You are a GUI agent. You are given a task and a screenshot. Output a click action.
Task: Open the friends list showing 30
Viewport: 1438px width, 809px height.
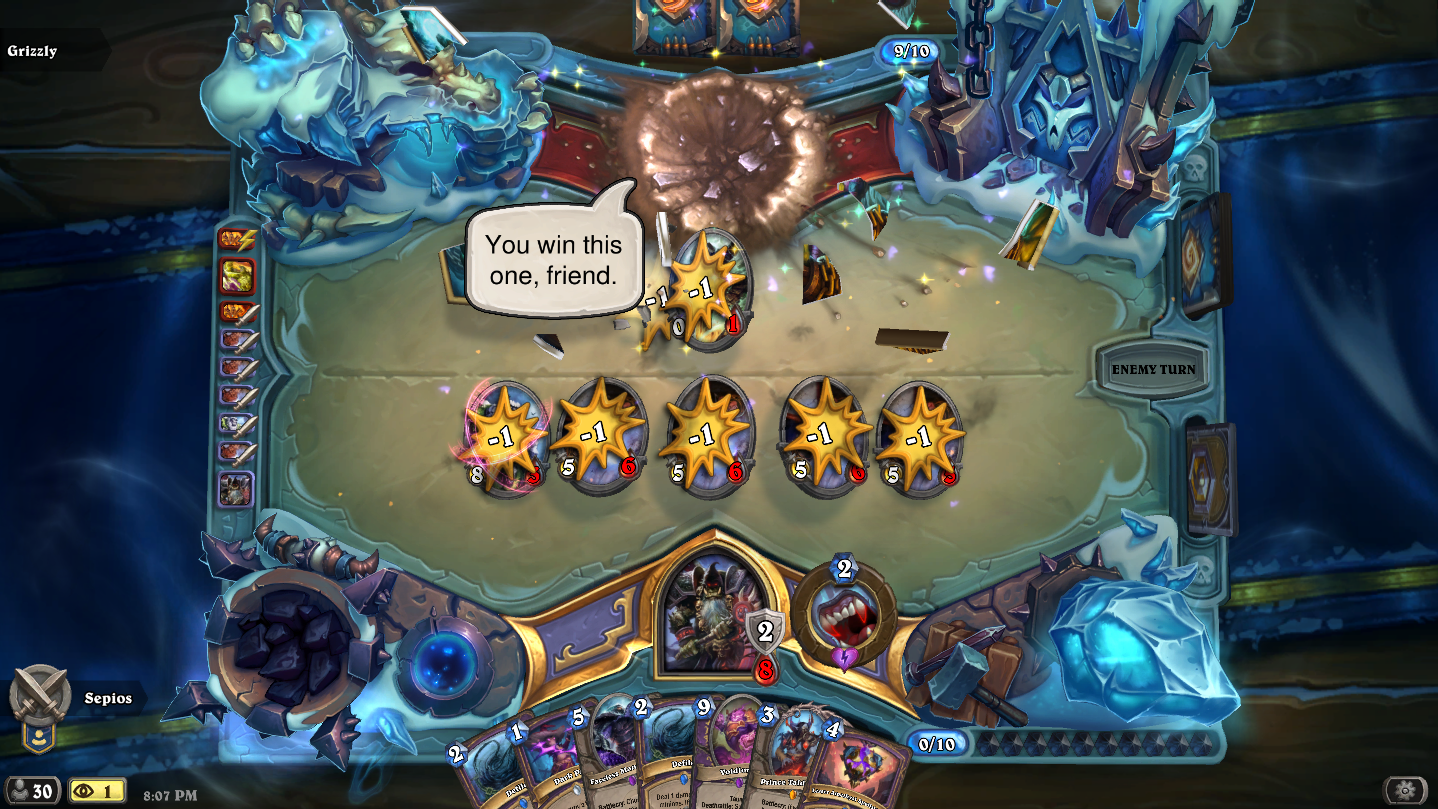[30, 791]
